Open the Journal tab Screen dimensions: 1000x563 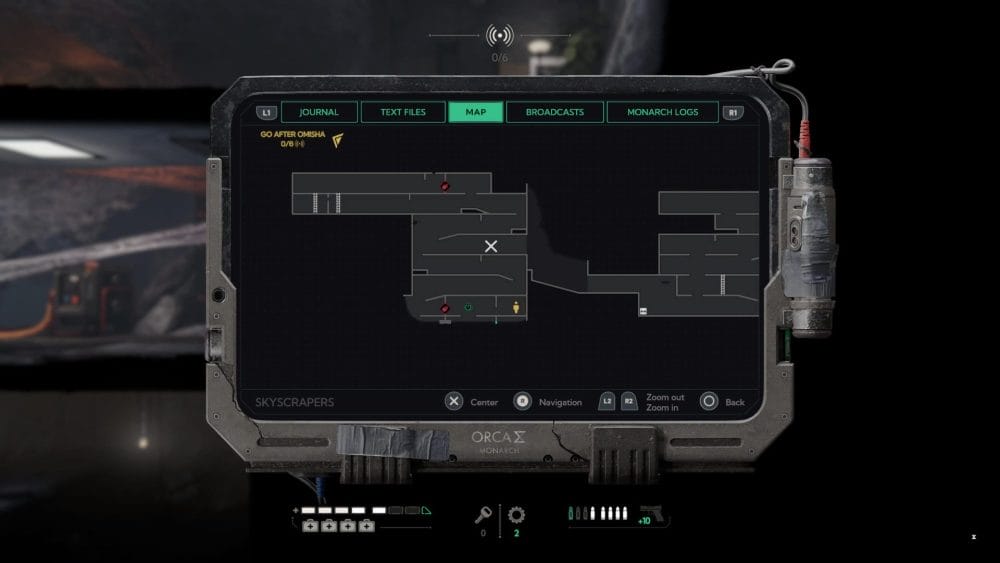319,112
